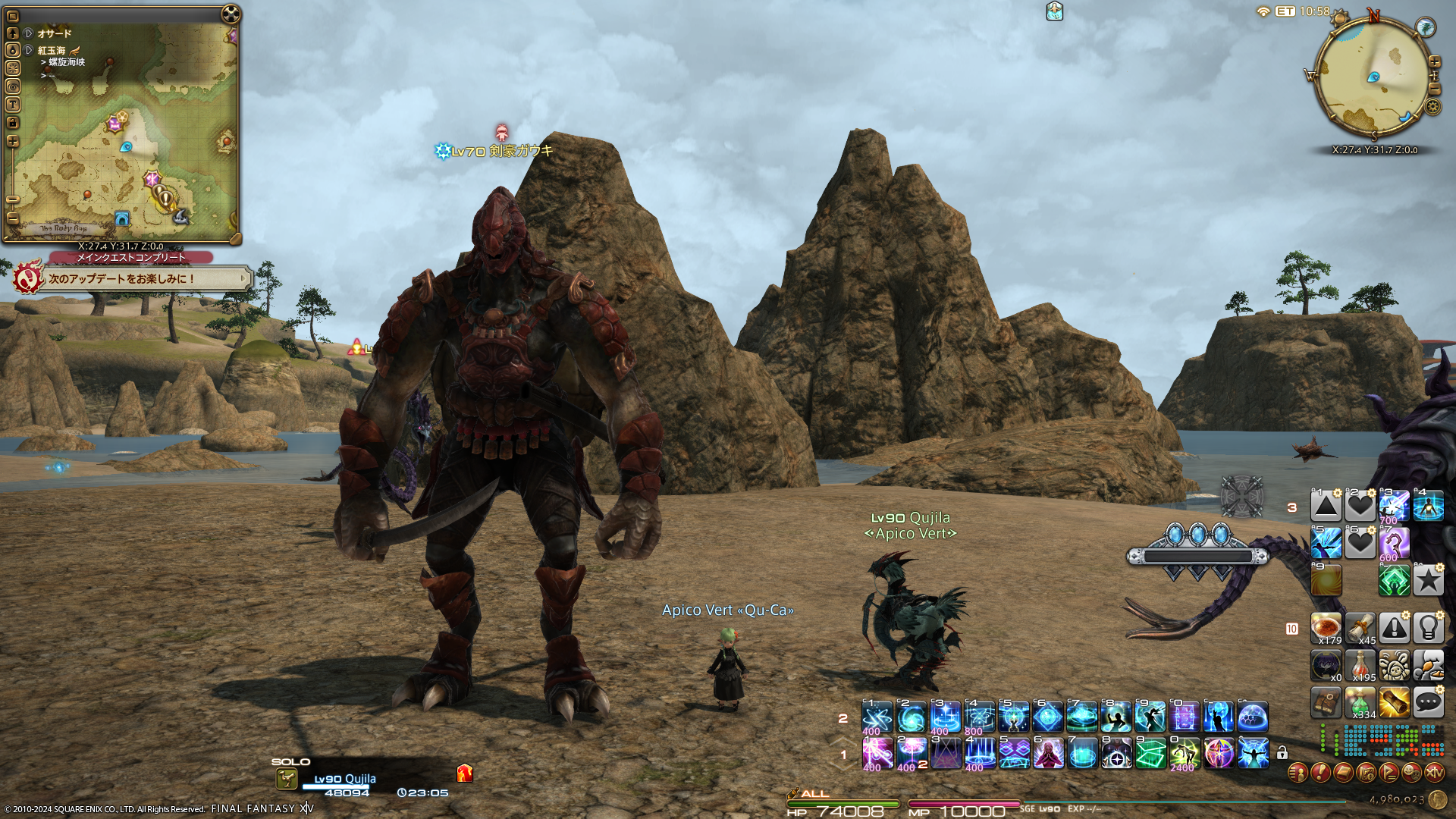Use the orange potion stack of 195
This screenshot has width=1456, height=819.
1360,666
